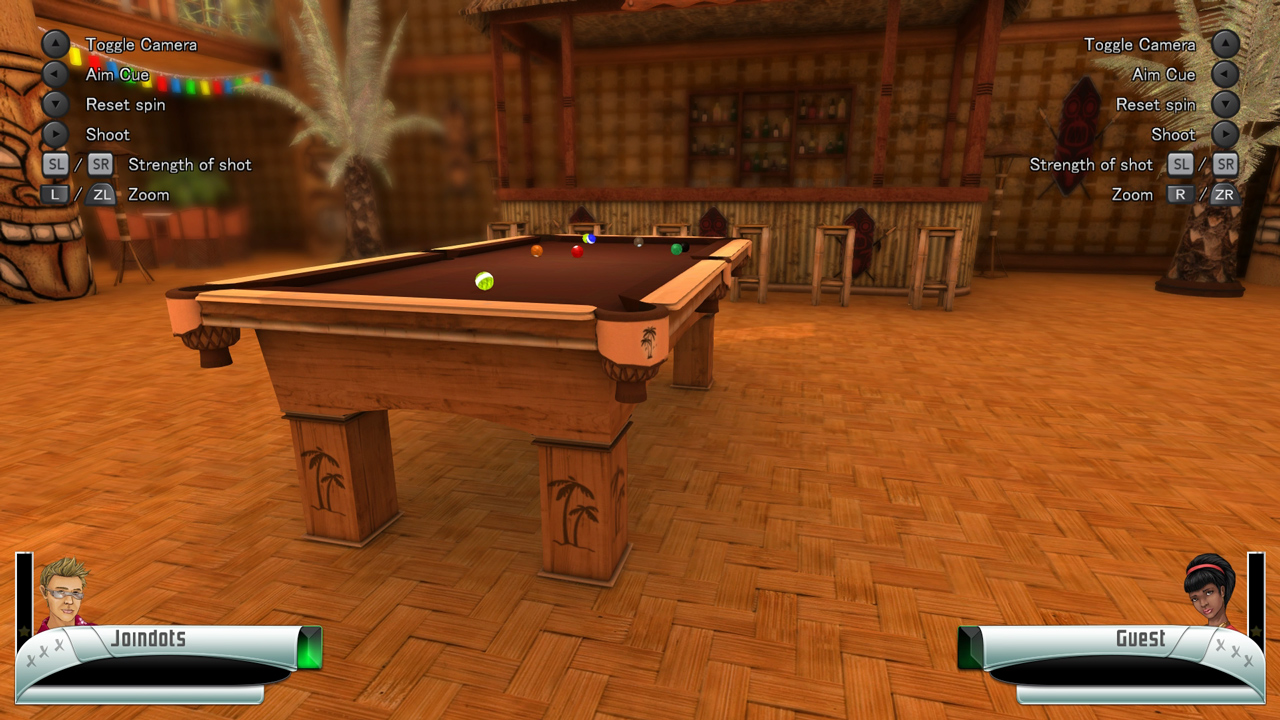Image resolution: width=1280 pixels, height=720 pixels.
Task: Select the SL strength of shot icon
Action: (x=55, y=164)
